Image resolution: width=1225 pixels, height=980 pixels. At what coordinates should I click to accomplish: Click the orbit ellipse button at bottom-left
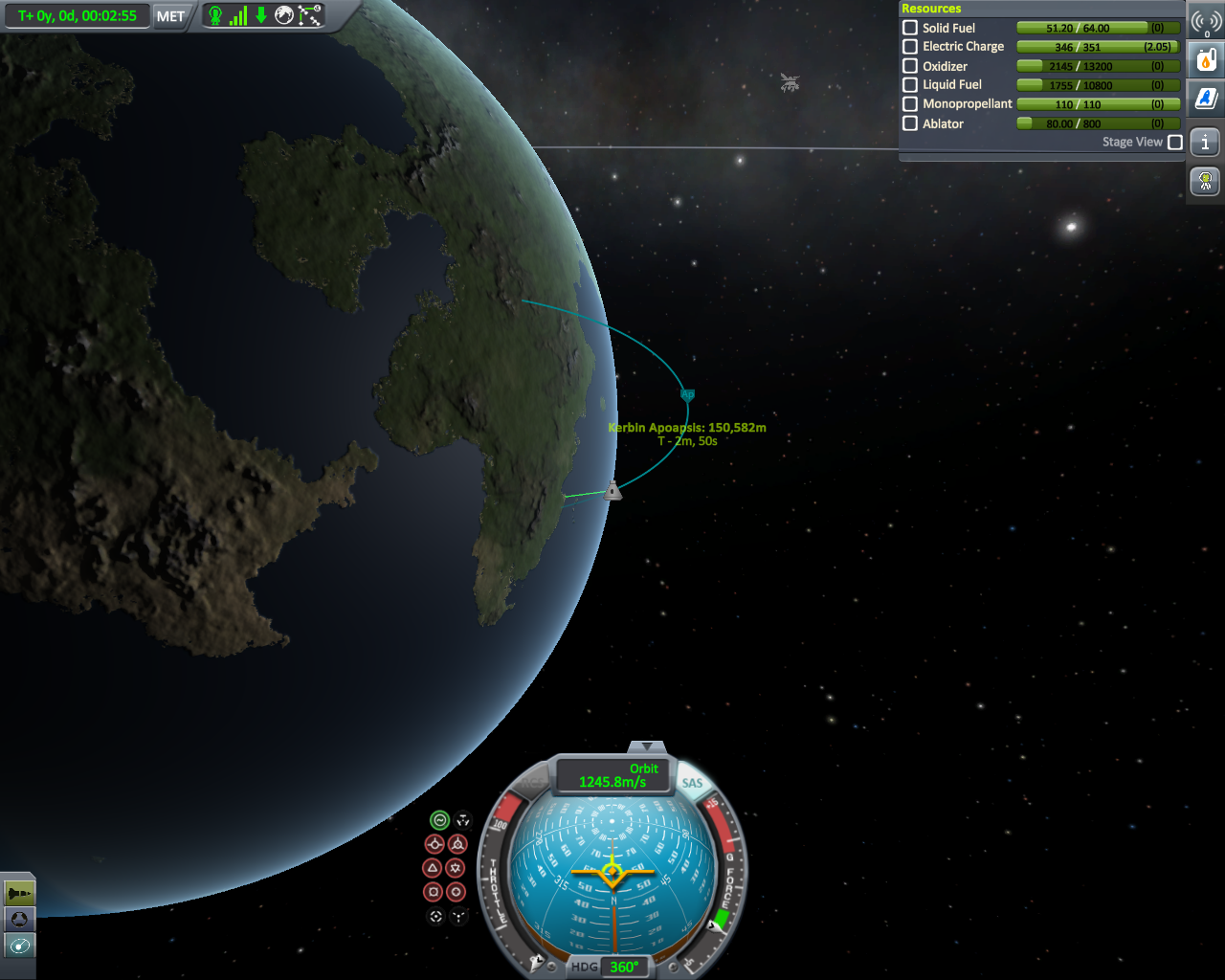coord(19,947)
